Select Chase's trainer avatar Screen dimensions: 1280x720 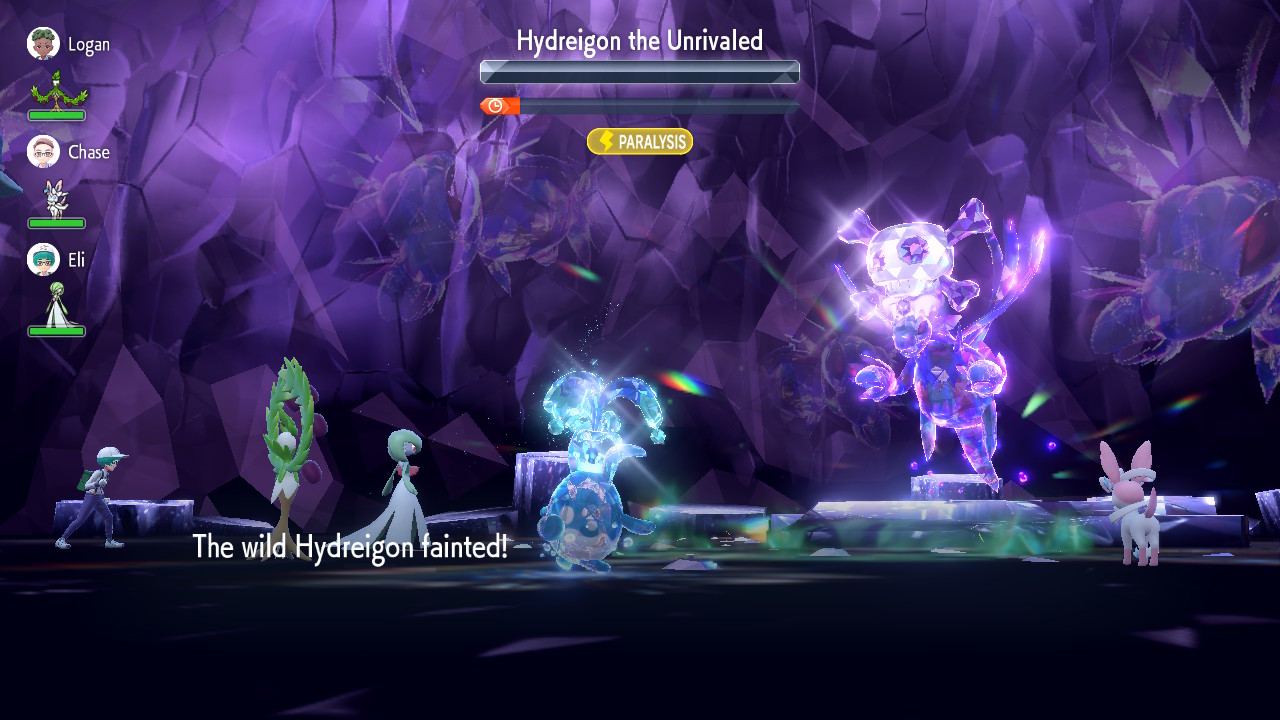(43, 152)
